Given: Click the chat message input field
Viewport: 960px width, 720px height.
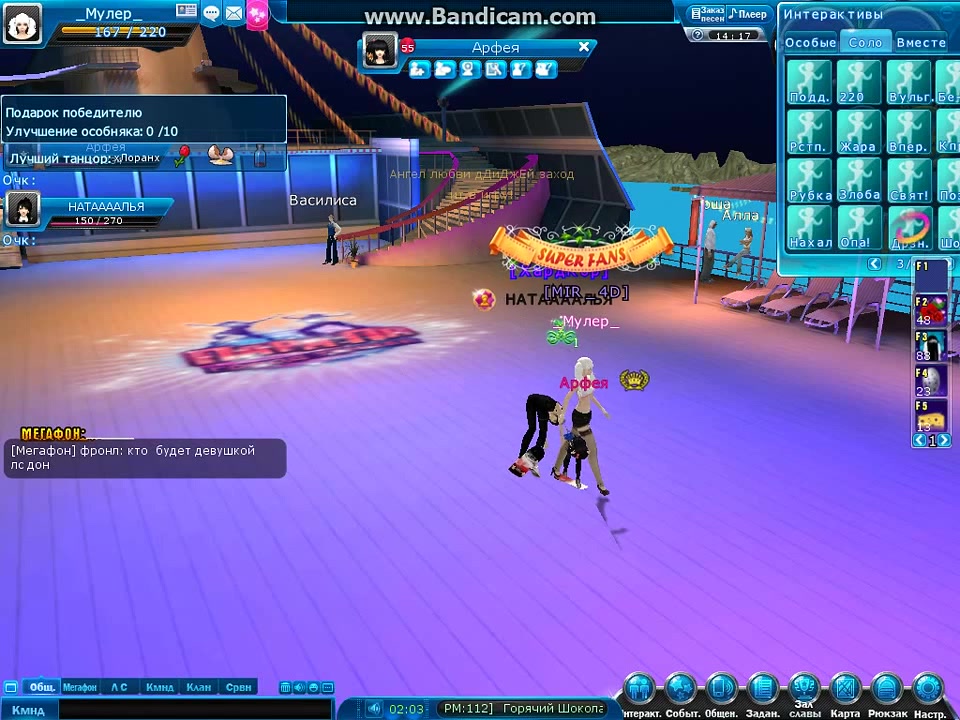Looking at the screenshot, I should pyautogui.click(x=180, y=709).
